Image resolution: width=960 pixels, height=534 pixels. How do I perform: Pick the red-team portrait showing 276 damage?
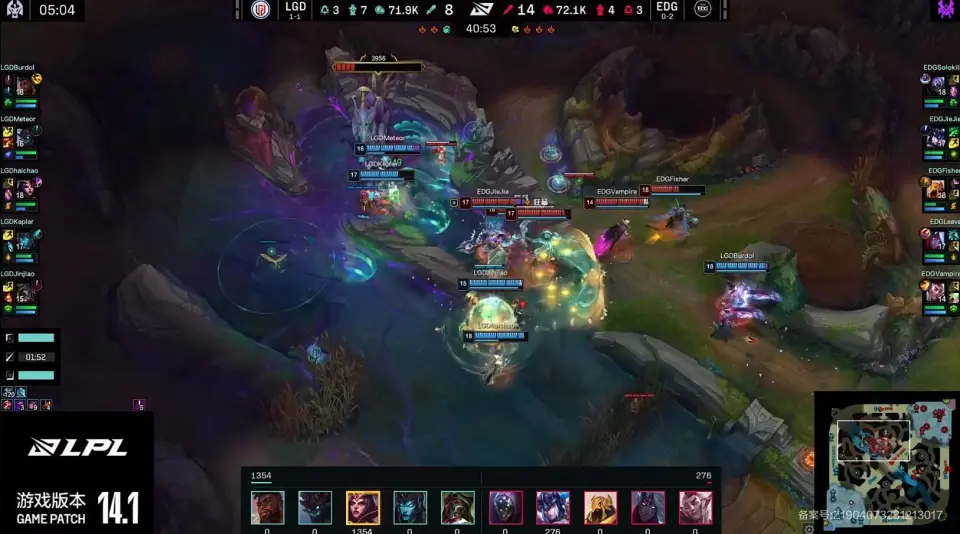[x=553, y=508]
